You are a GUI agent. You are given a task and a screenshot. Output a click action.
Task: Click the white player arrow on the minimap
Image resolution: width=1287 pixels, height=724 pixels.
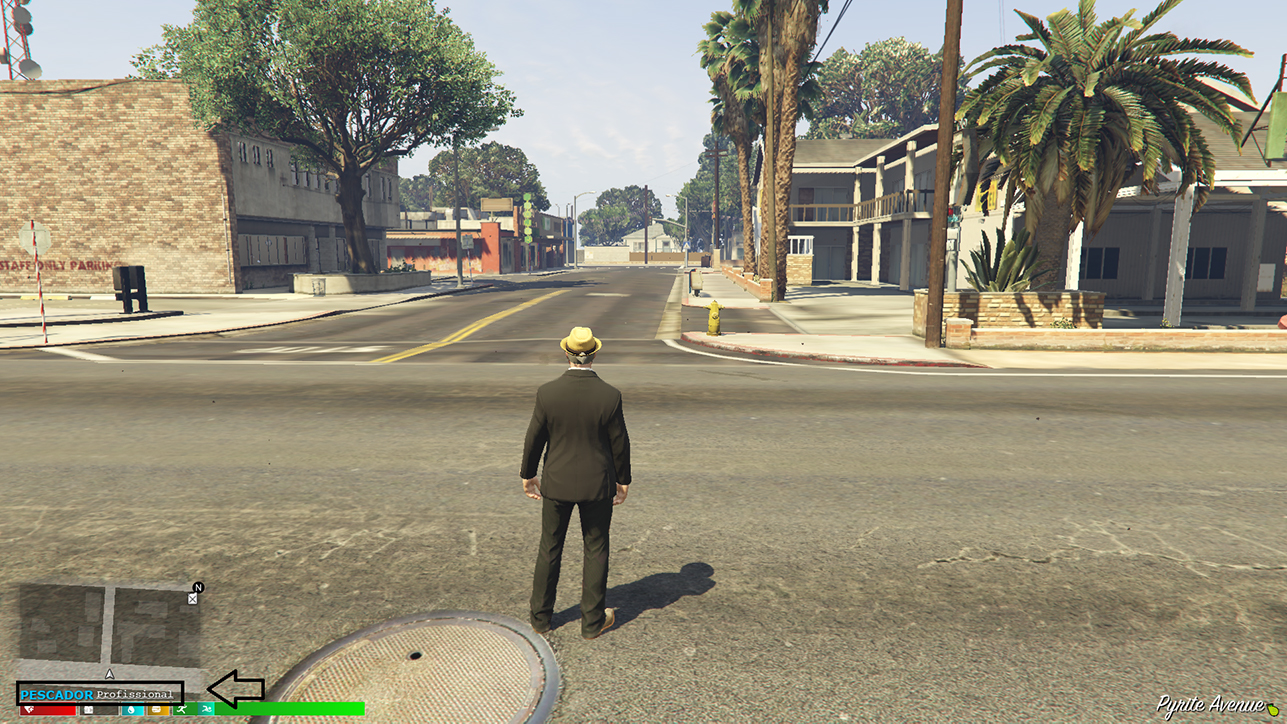click(110, 674)
